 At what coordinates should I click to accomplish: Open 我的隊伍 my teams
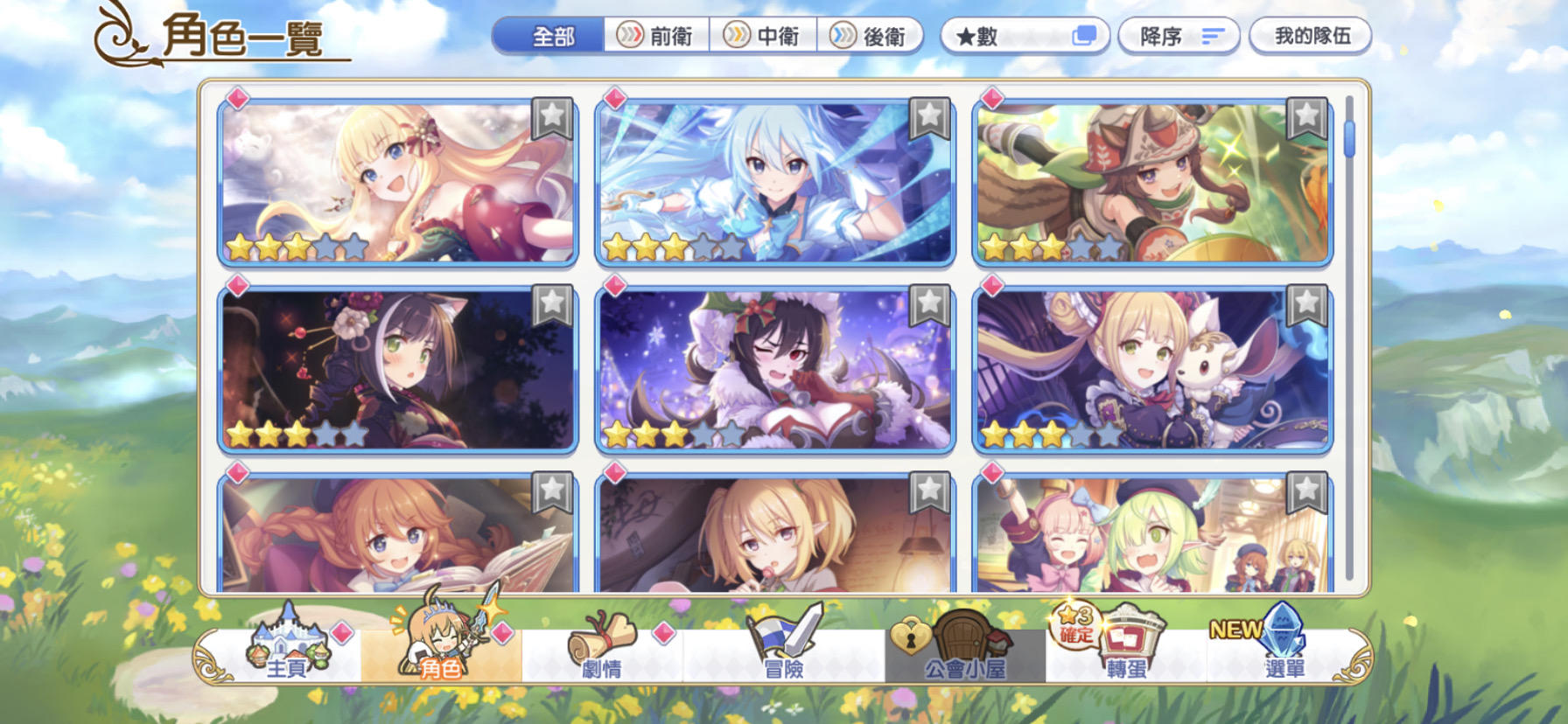tap(1312, 36)
